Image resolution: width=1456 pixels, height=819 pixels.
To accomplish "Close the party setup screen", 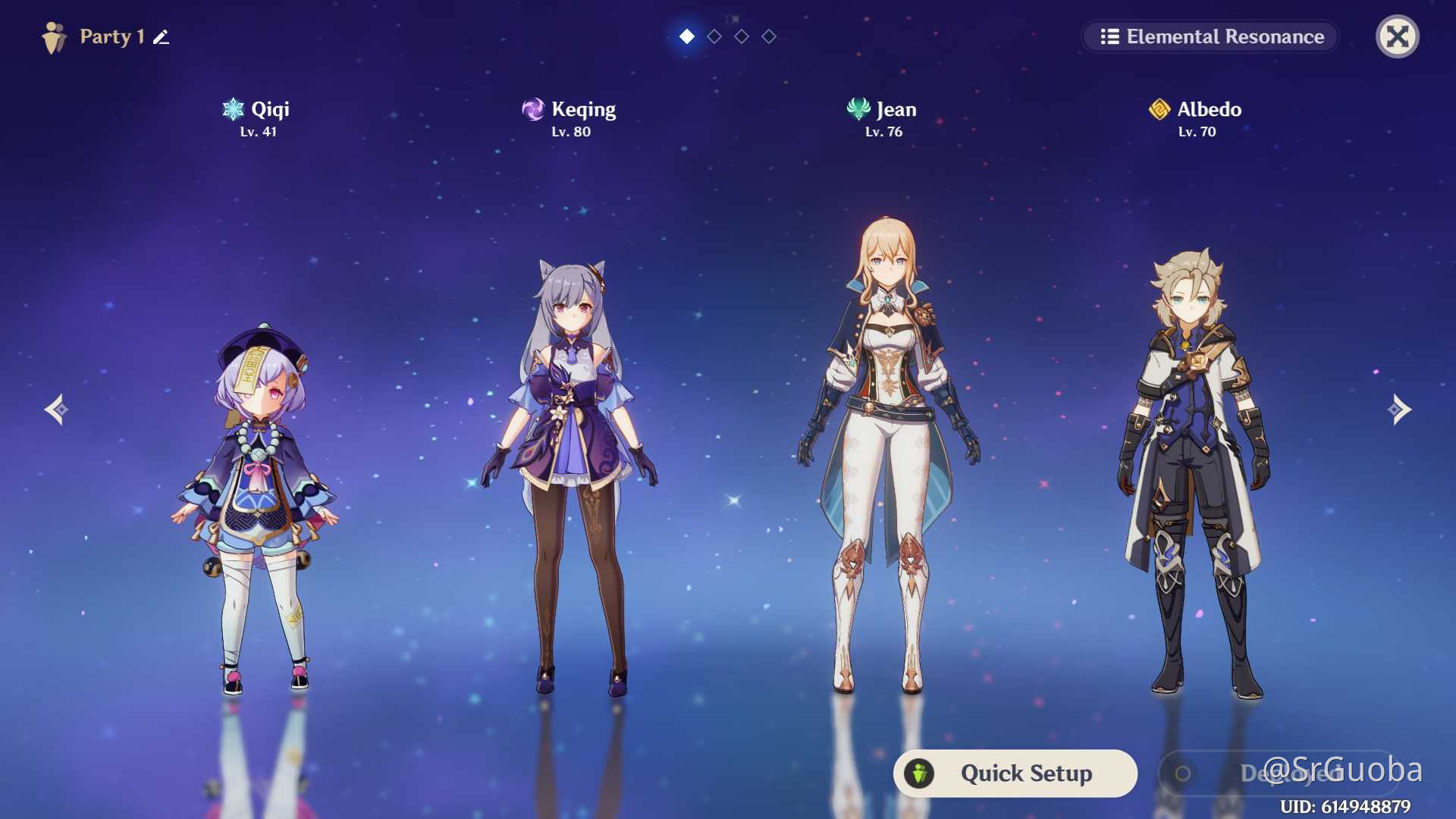I will pyautogui.click(x=1397, y=36).
